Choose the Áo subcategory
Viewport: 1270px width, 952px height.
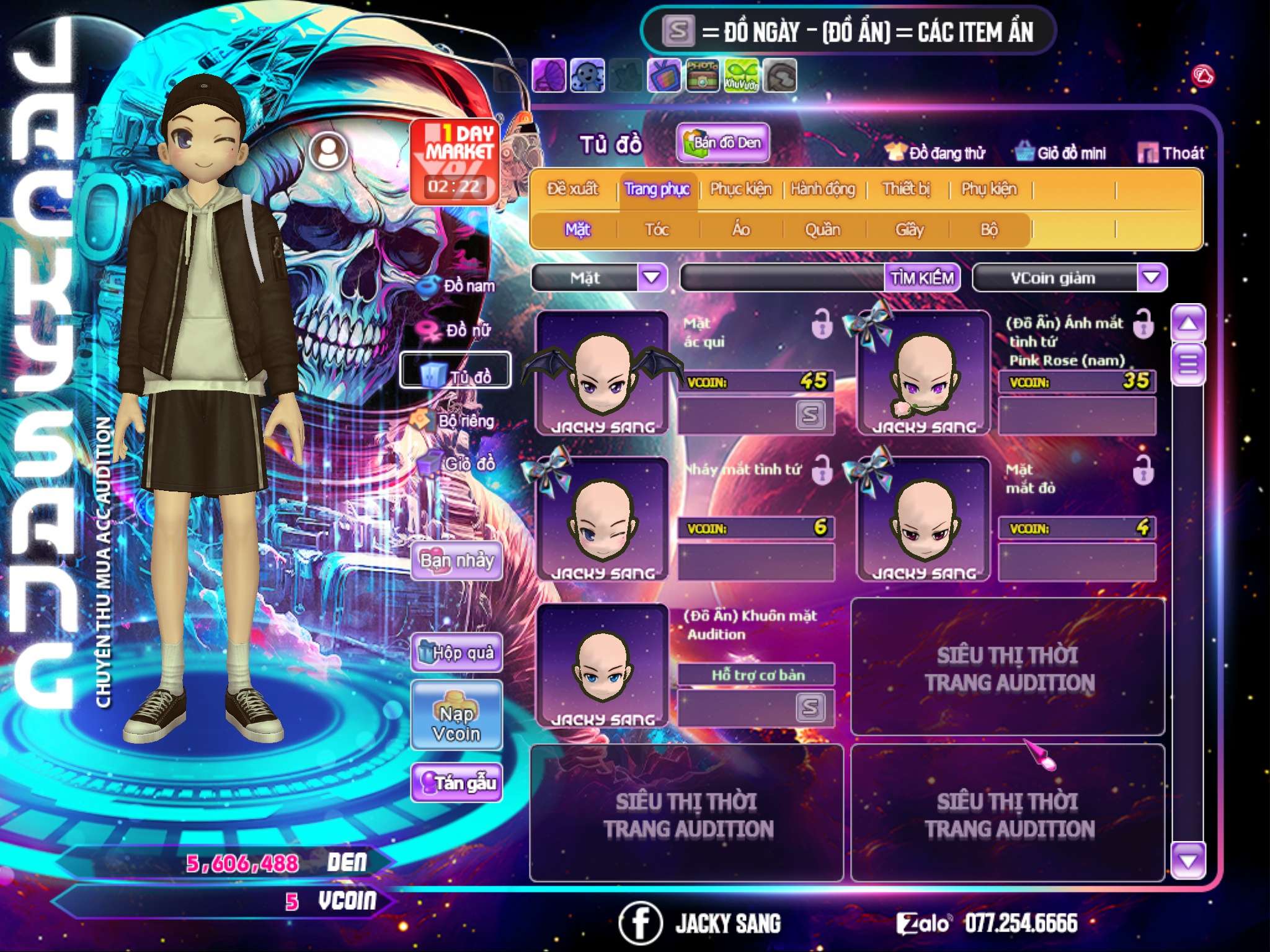741,230
